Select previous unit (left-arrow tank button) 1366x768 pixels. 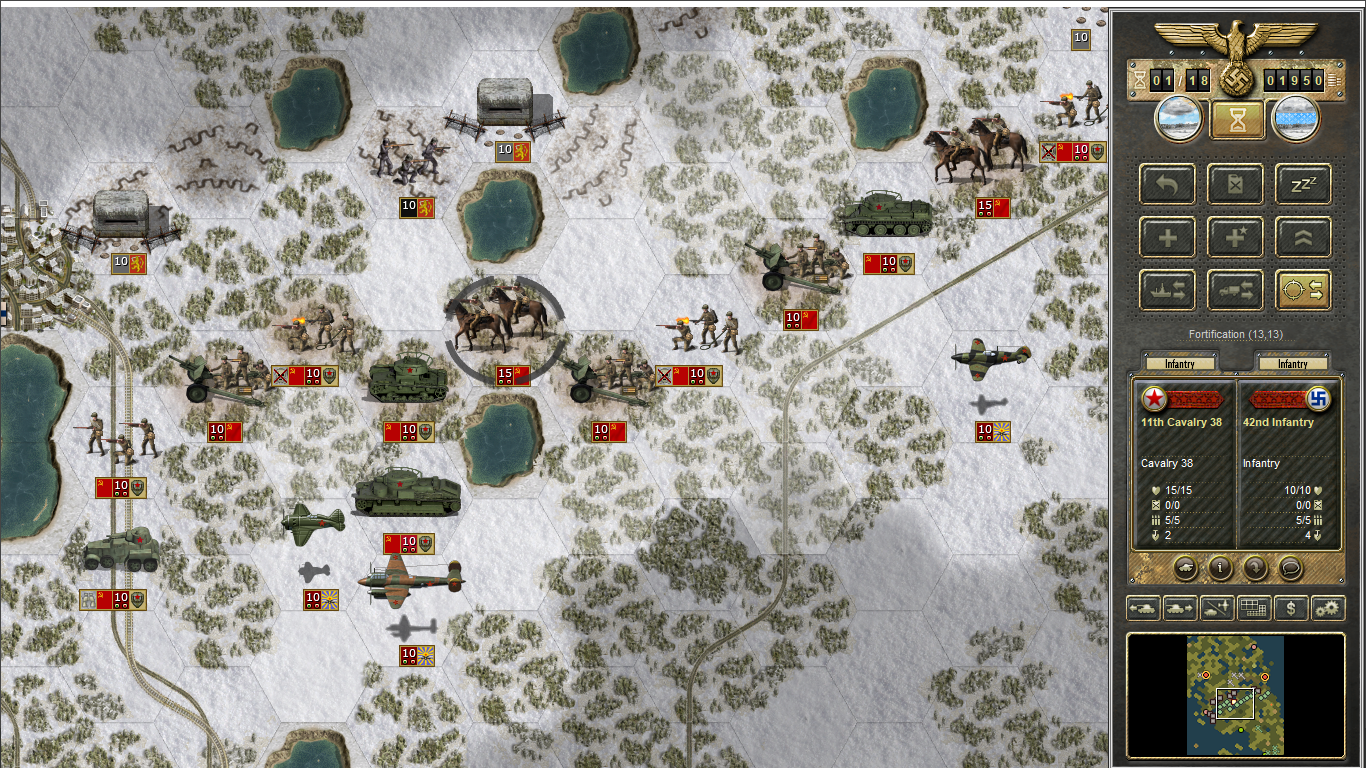[x=1142, y=607]
